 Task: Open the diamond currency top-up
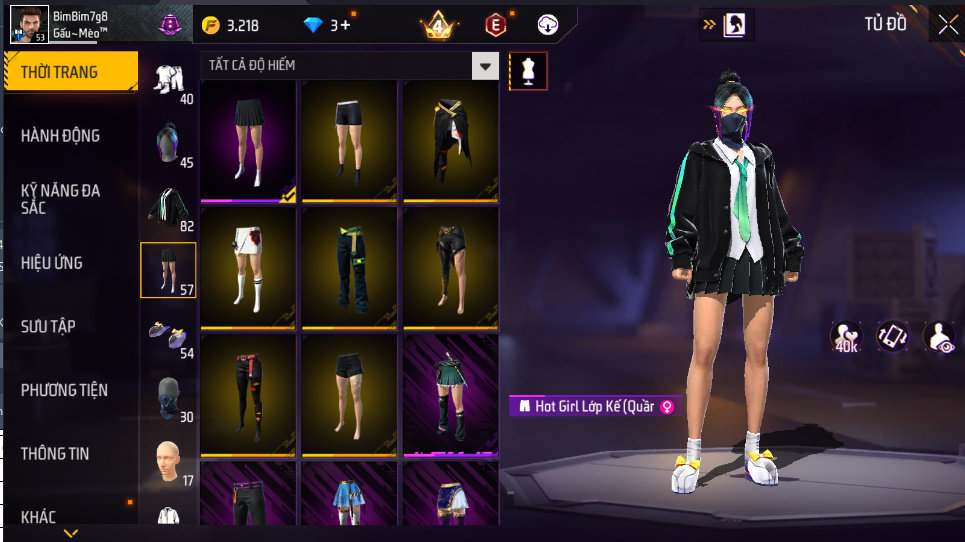point(328,25)
